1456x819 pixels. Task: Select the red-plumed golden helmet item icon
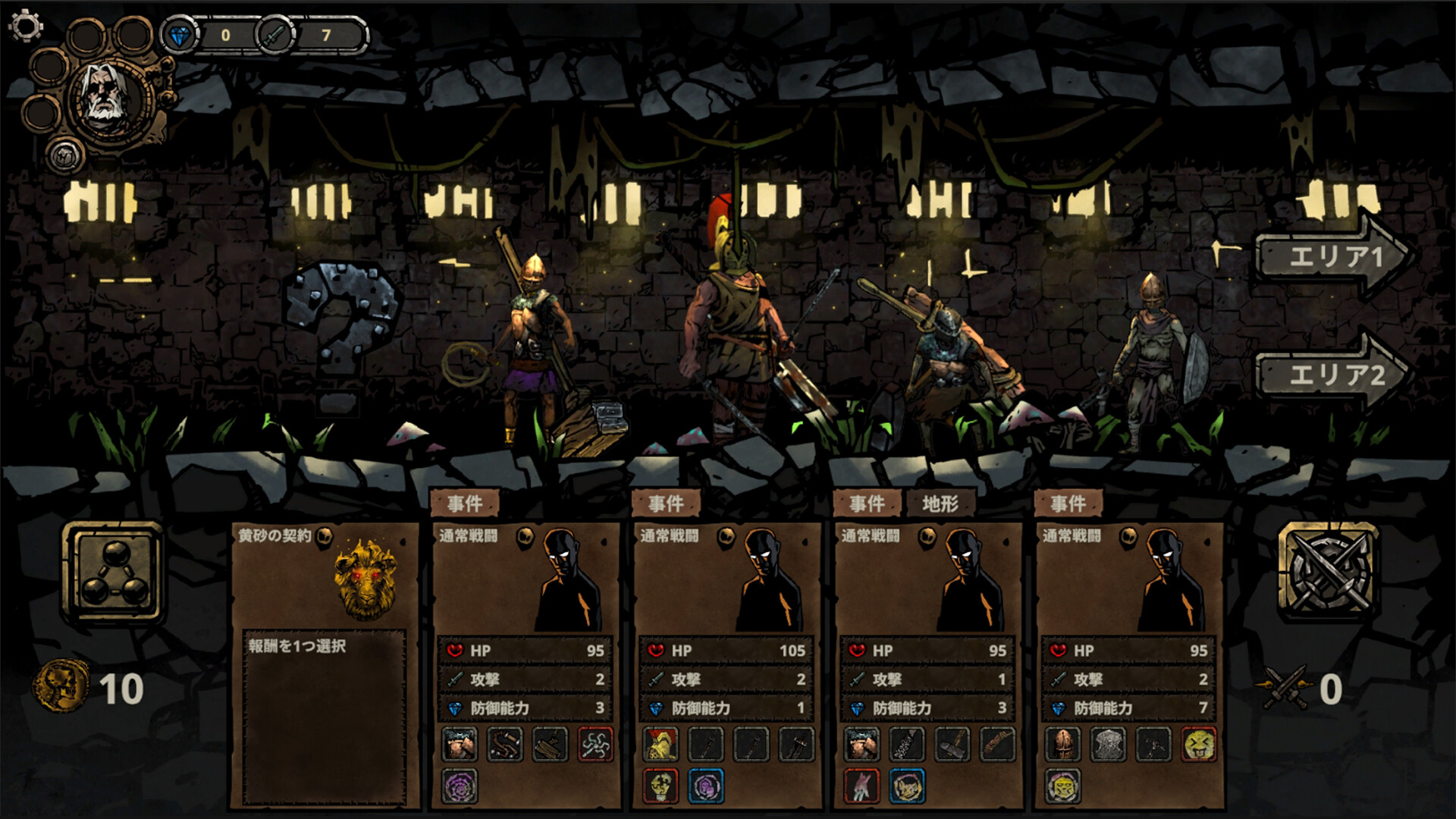[661, 745]
